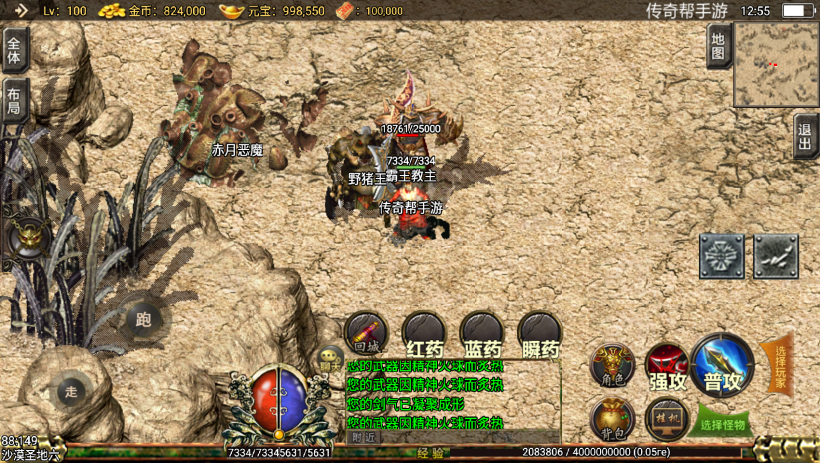Open the 布局 layout button

point(15,100)
